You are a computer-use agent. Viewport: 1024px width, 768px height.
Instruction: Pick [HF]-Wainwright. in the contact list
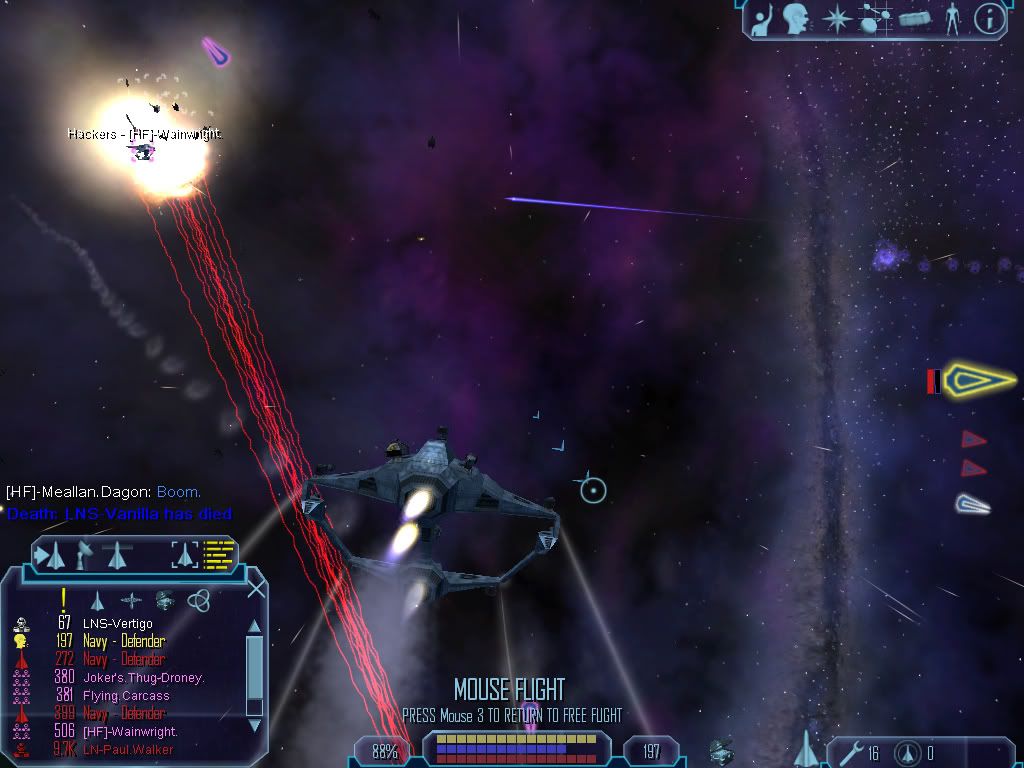130,732
